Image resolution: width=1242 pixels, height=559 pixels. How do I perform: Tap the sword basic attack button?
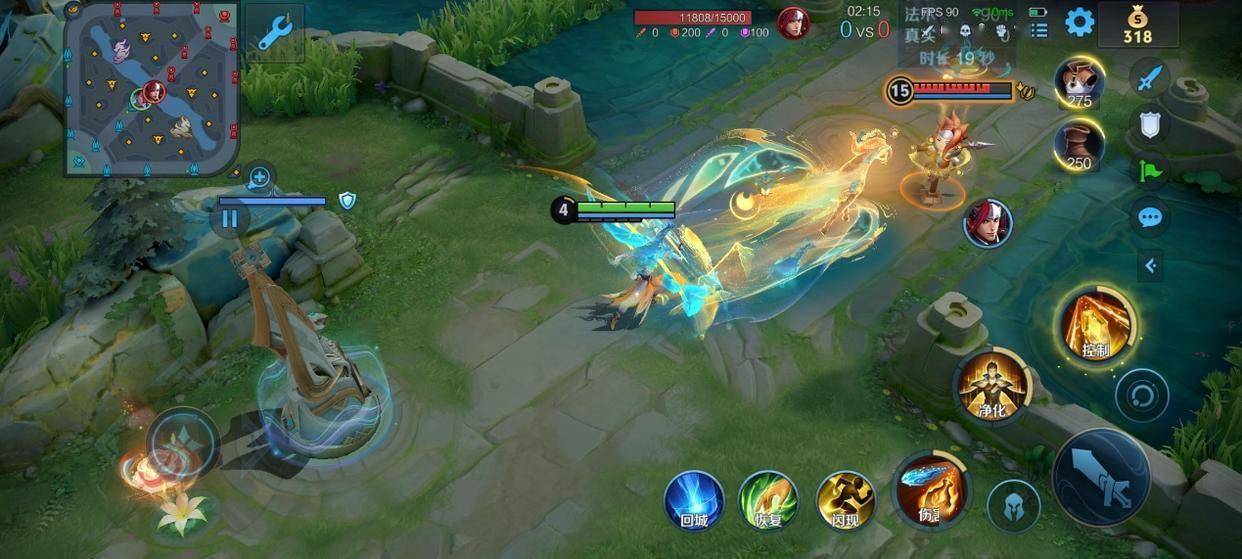(1101, 478)
